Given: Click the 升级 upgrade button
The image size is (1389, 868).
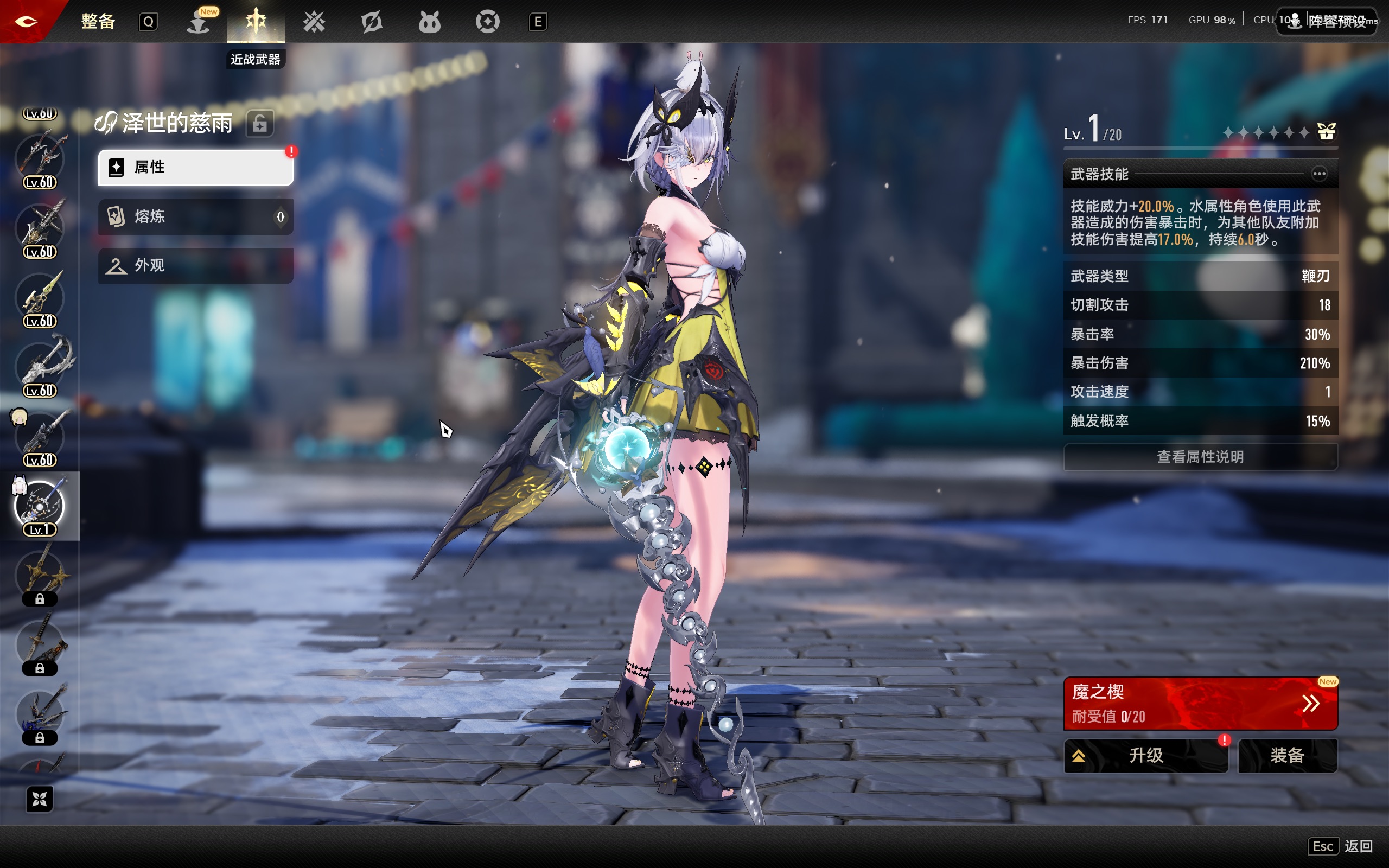Looking at the screenshot, I should [1145, 756].
